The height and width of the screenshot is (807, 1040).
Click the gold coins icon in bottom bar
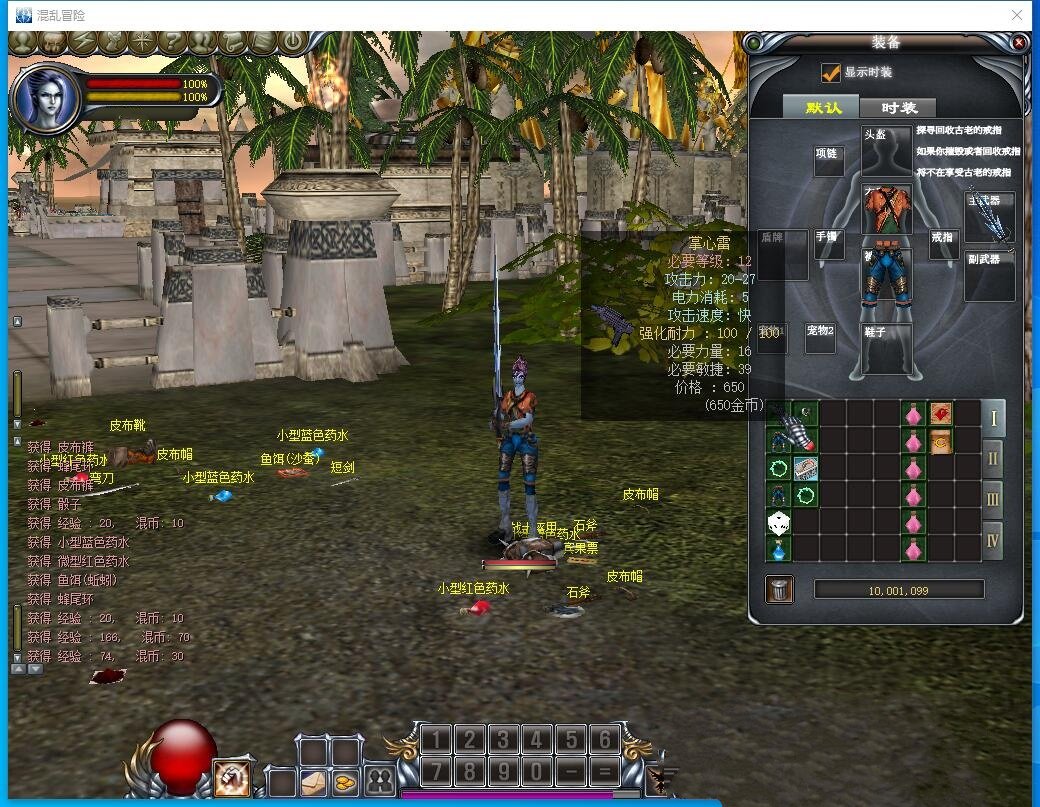point(345,782)
